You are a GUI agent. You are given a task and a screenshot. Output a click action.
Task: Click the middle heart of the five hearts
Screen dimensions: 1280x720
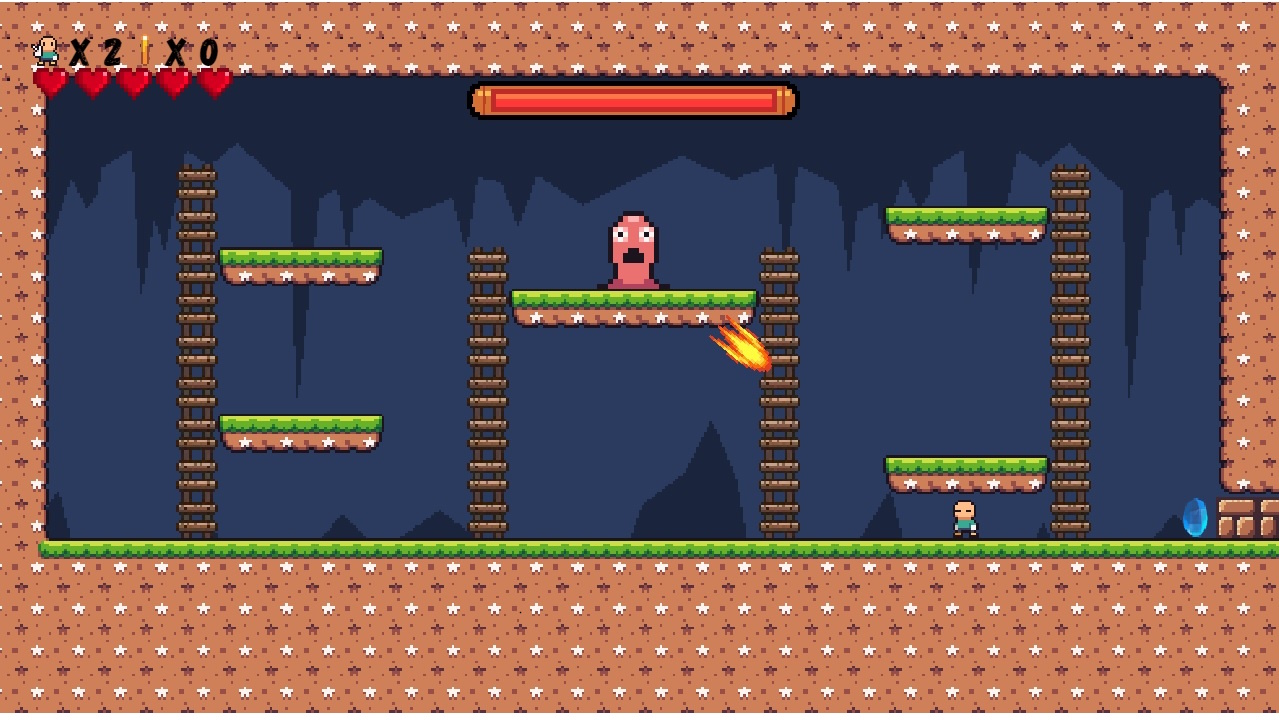click(134, 80)
